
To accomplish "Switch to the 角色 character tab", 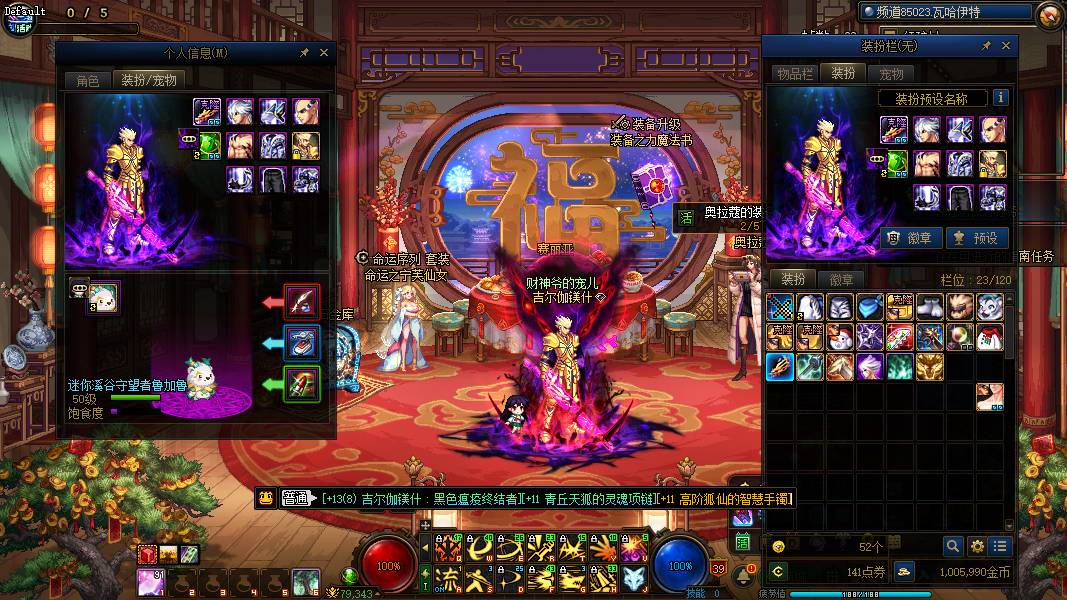I will pos(88,80).
